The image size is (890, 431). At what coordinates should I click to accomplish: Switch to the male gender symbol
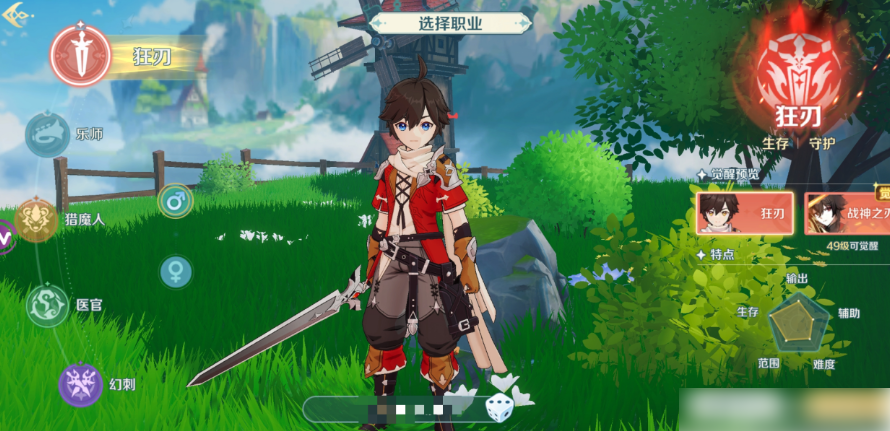click(x=175, y=201)
